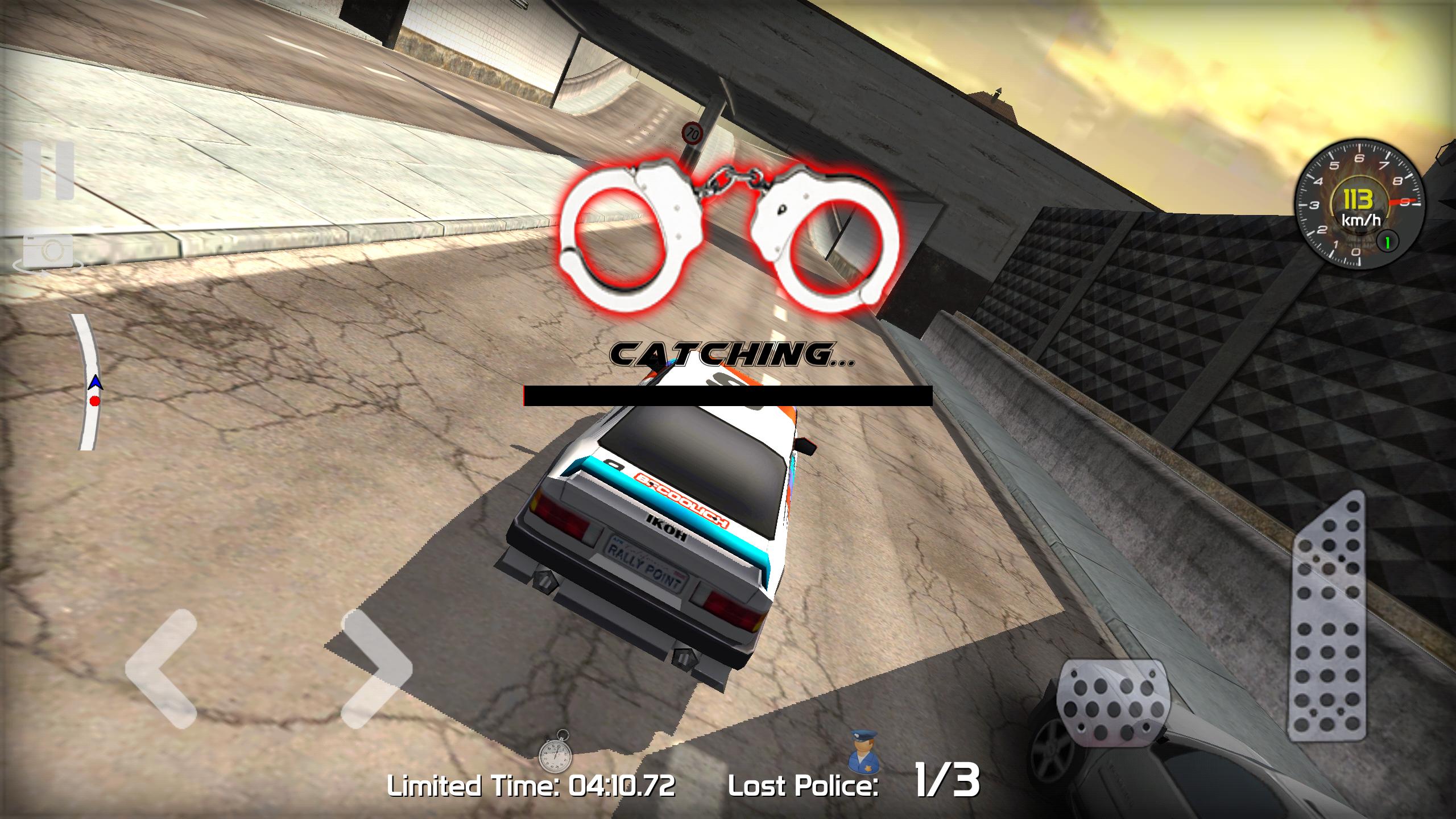Tap the 70 speed limit sign on the road
The image size is (1456, 819).
tap(693, 134)
